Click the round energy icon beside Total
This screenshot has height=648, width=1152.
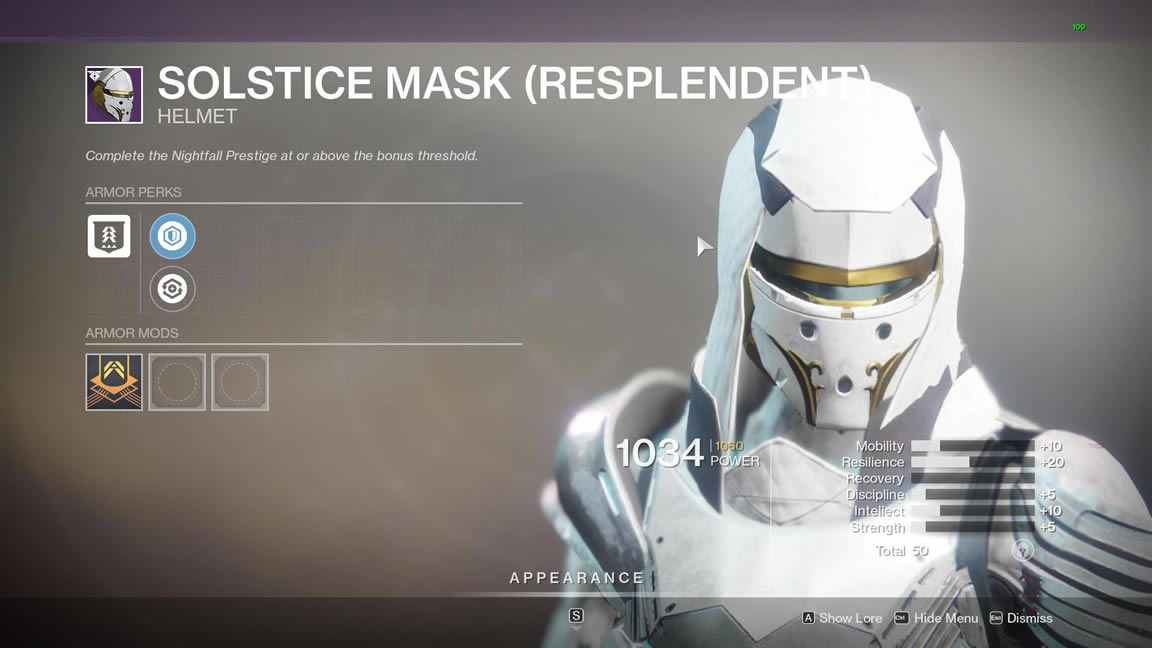pos(1022,550)
